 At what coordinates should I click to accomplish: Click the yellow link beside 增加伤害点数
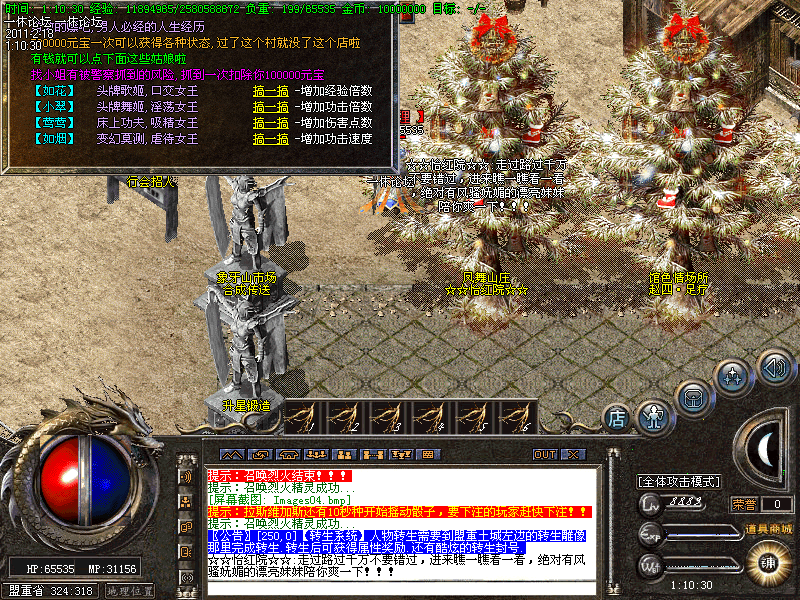tap(272, 122)
